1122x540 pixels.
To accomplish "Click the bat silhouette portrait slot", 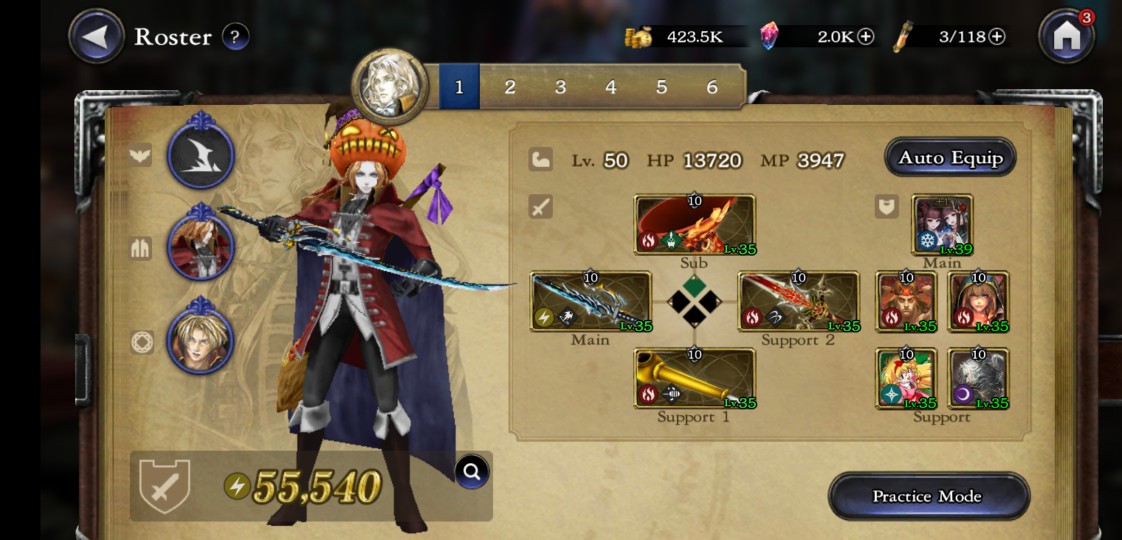I will tap(200, 155).
